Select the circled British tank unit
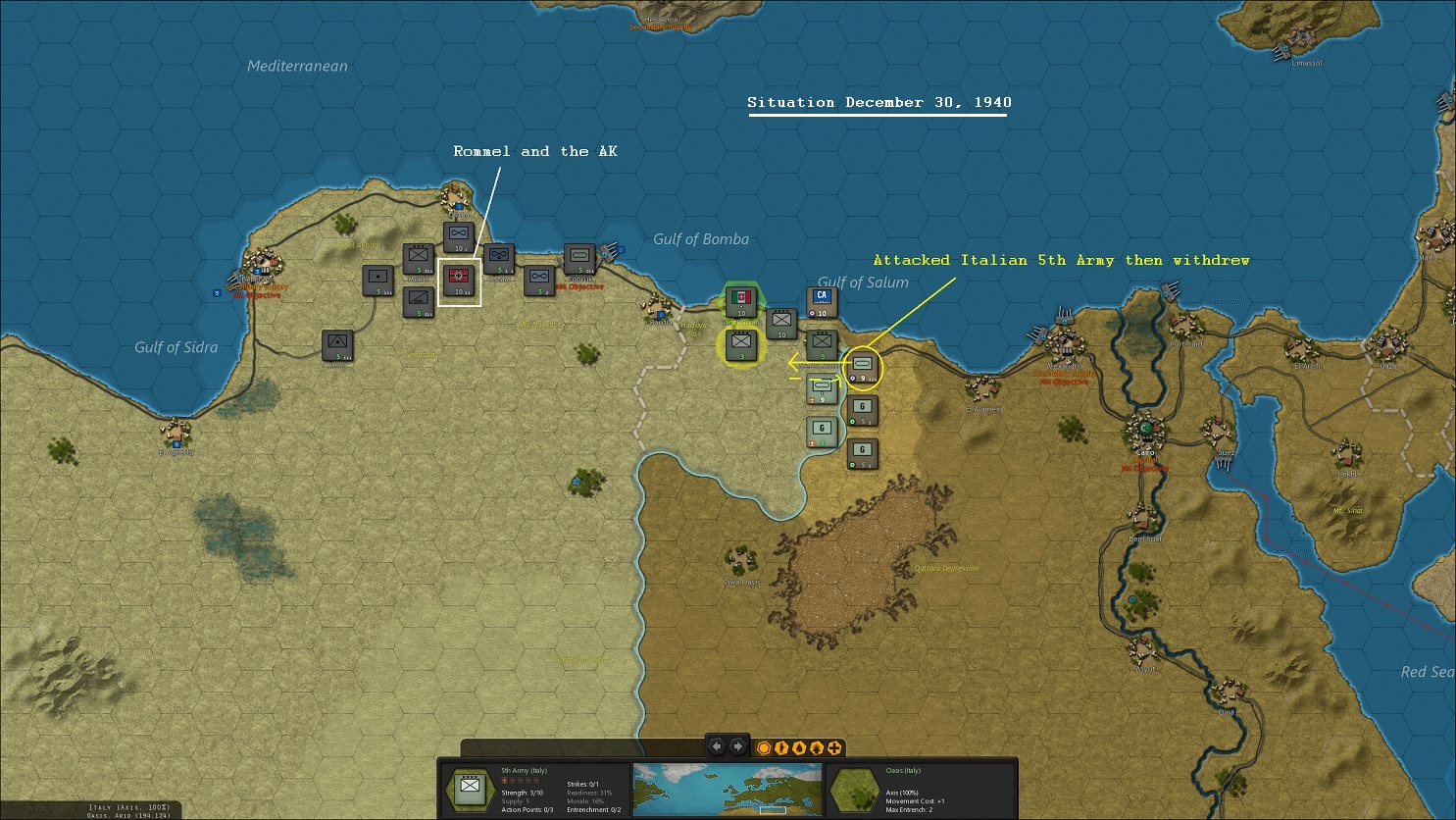The image size is (1456, 820). (863, 367)
